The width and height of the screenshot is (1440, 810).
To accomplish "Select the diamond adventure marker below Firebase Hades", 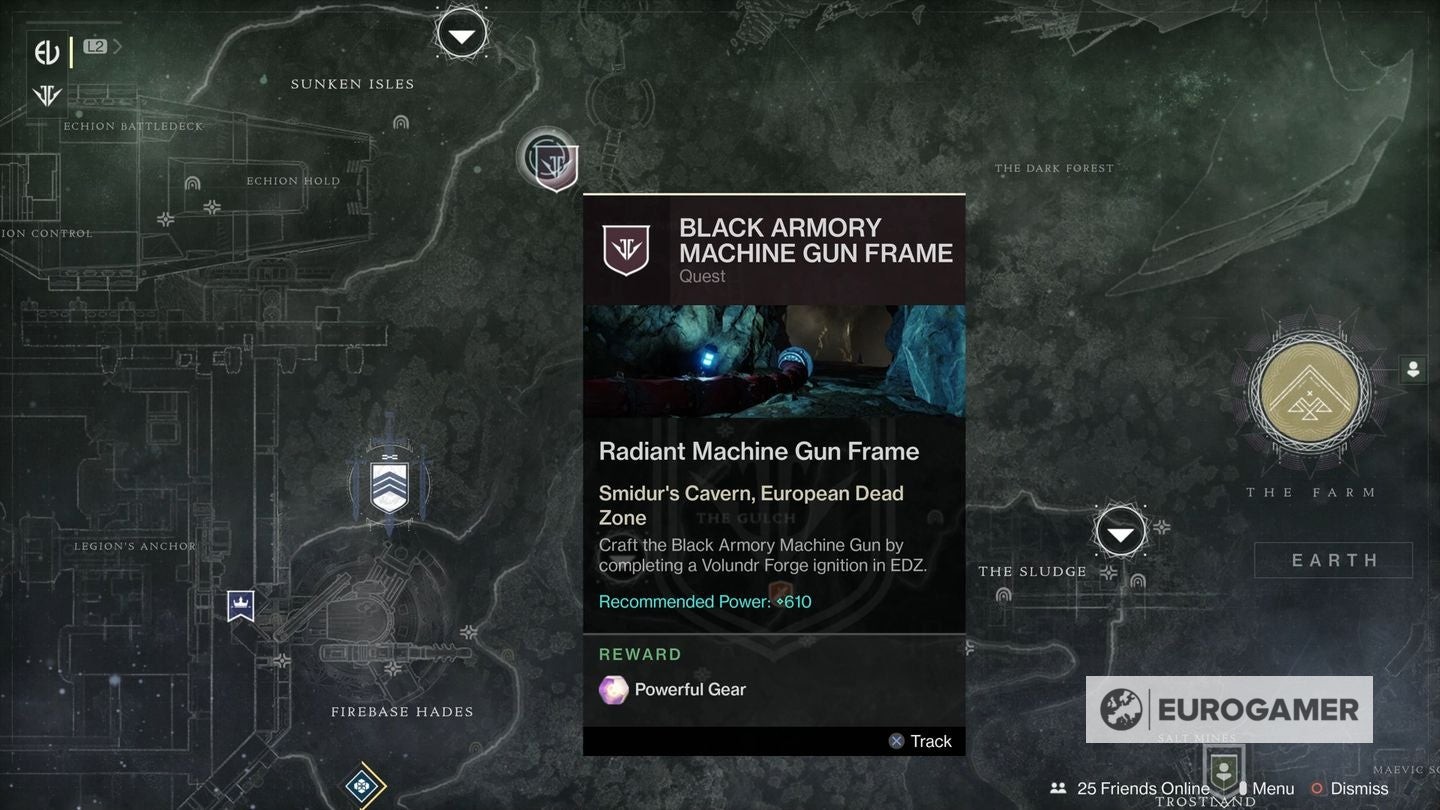I will (361, 786).
